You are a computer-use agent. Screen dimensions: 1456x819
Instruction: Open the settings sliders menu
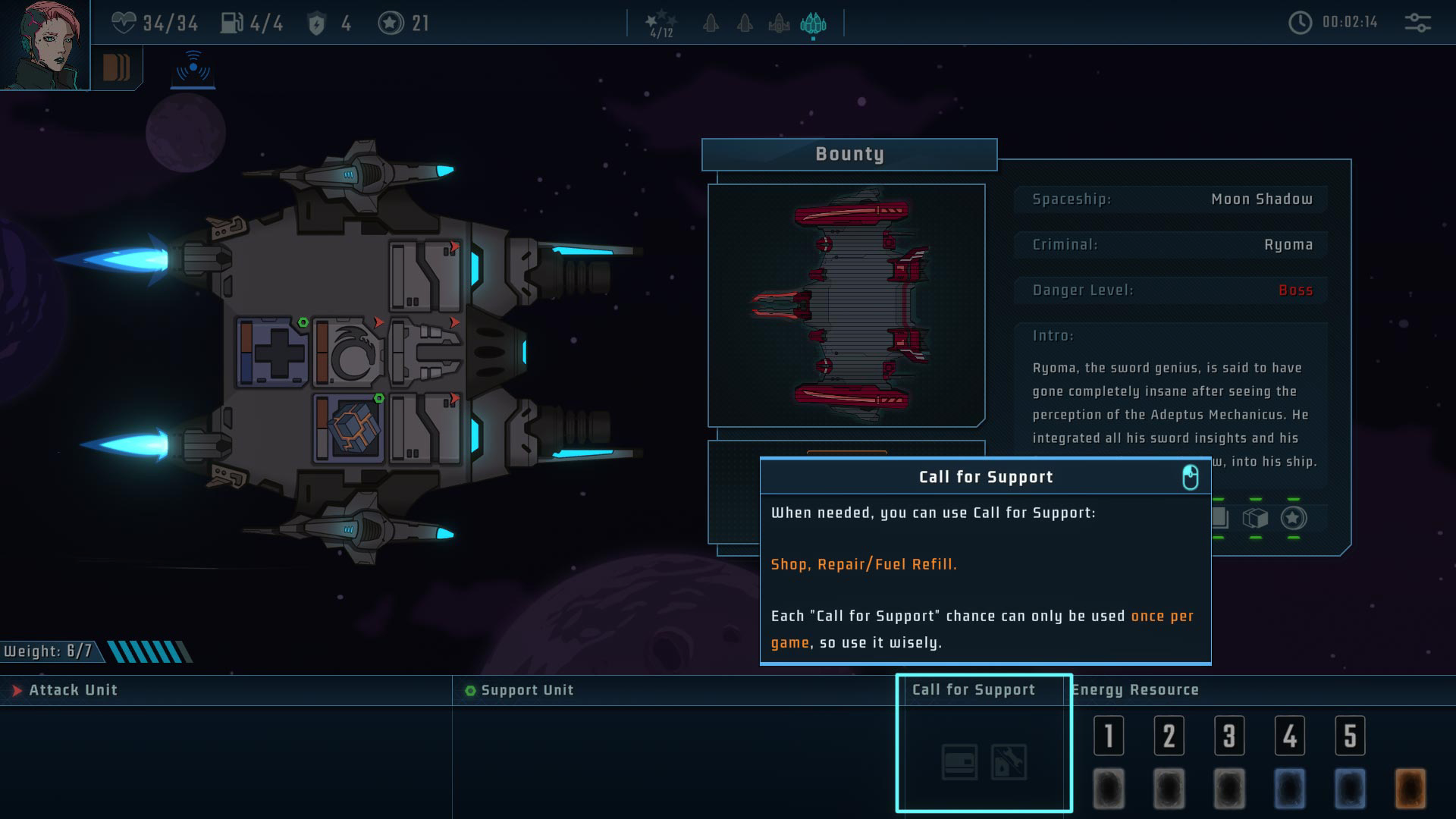tap(1417, 23)
